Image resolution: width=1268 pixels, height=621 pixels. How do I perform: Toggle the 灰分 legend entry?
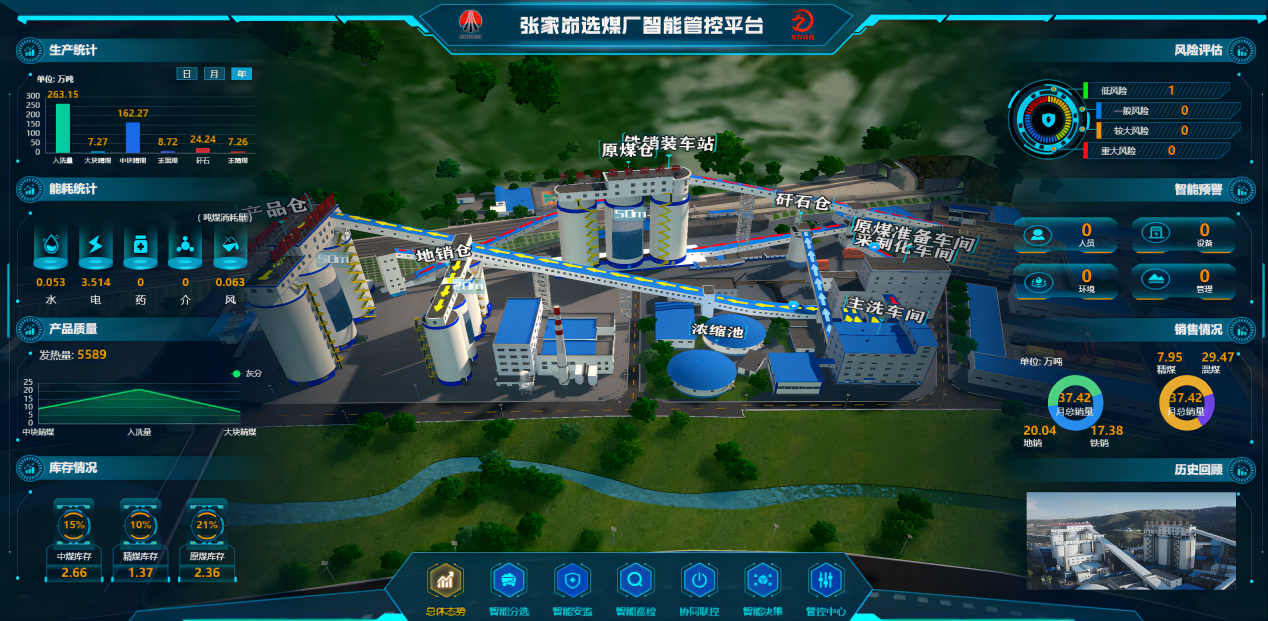245,374
